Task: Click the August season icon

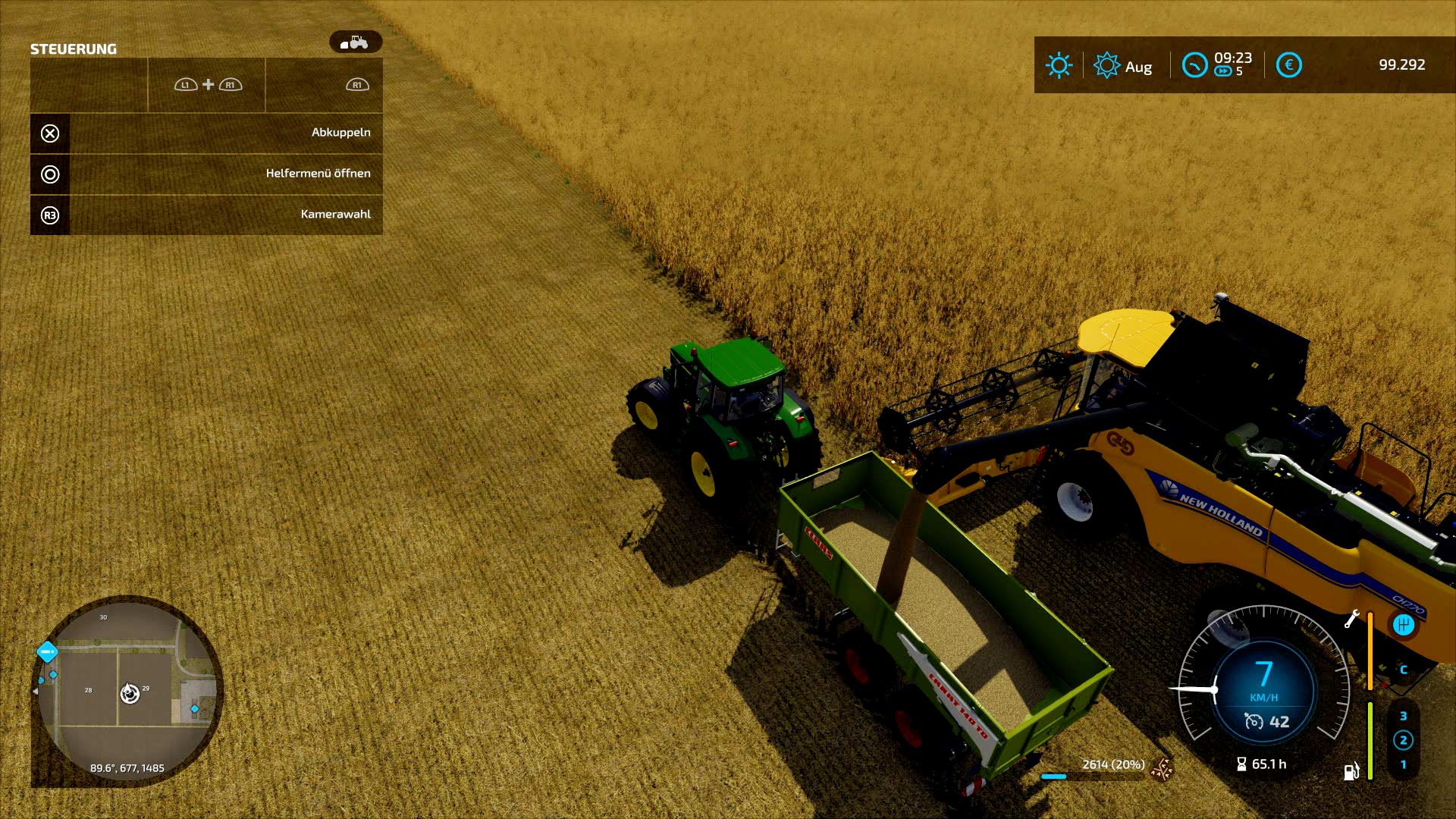Action: (x=1106, y=65)
